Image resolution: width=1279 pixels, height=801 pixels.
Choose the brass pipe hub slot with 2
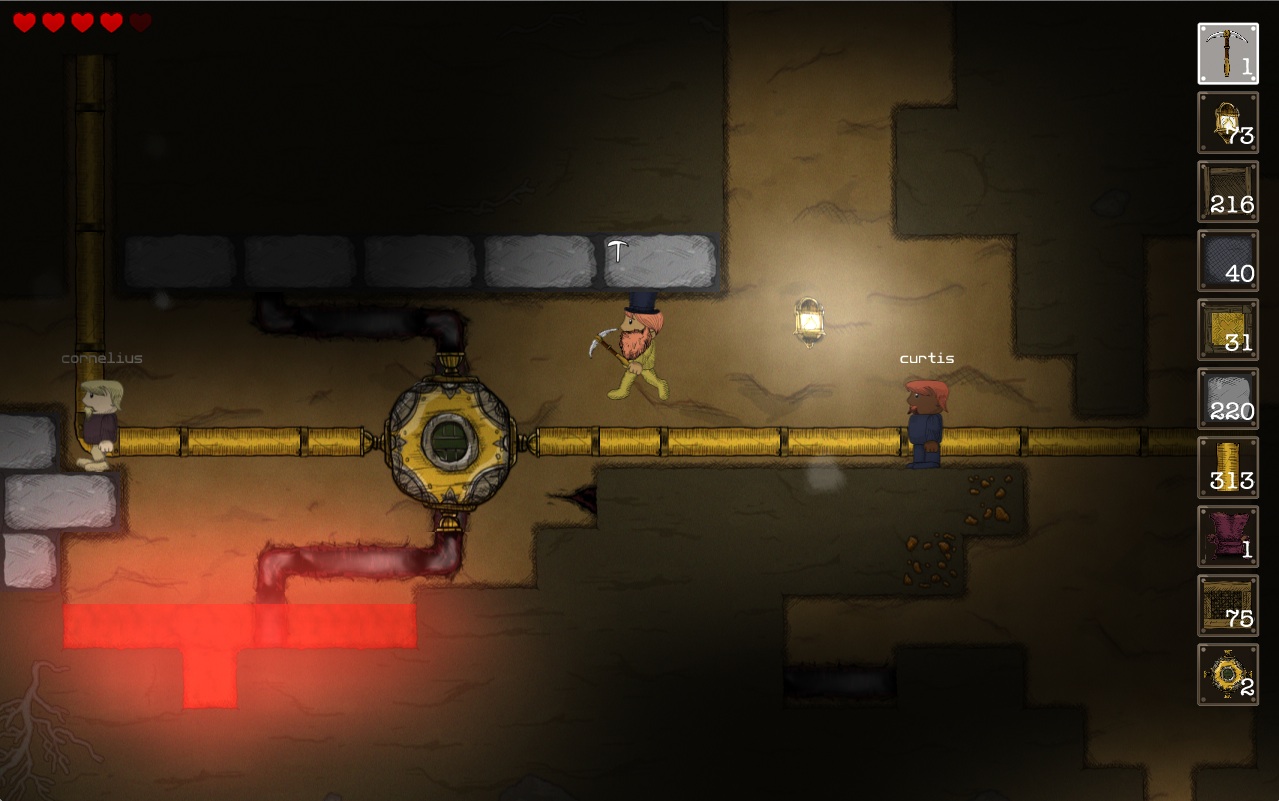tap(1228, 675)
